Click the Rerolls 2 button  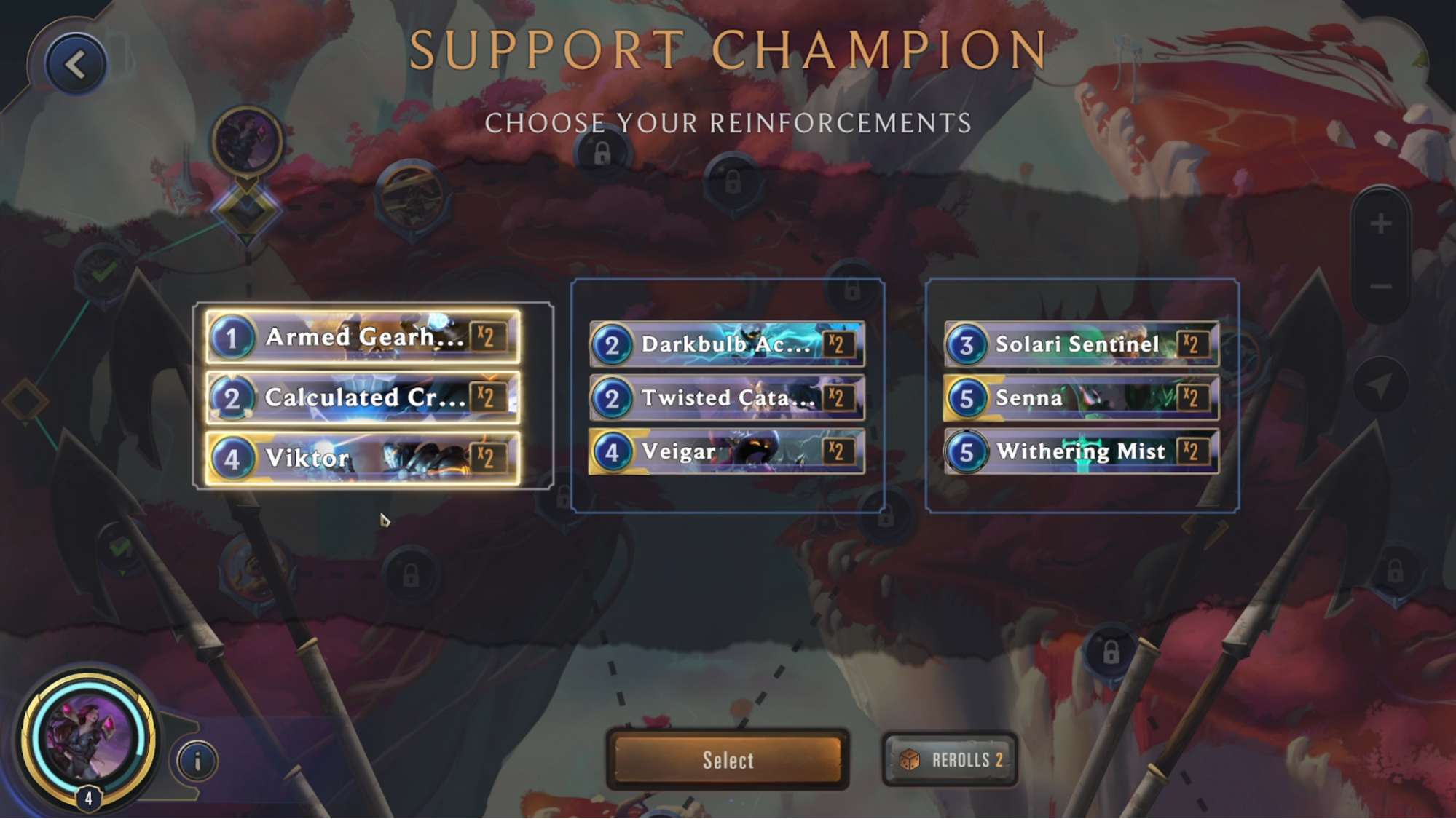(x=949, y=759)
